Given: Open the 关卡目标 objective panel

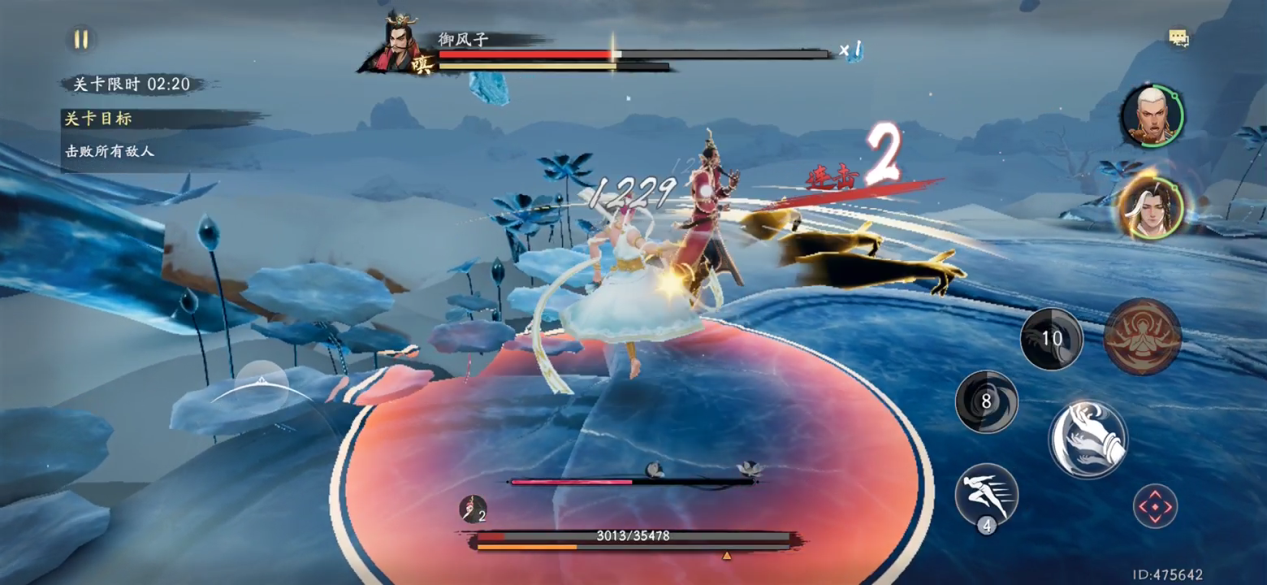Looking at the screenshot, I should 98,118.
